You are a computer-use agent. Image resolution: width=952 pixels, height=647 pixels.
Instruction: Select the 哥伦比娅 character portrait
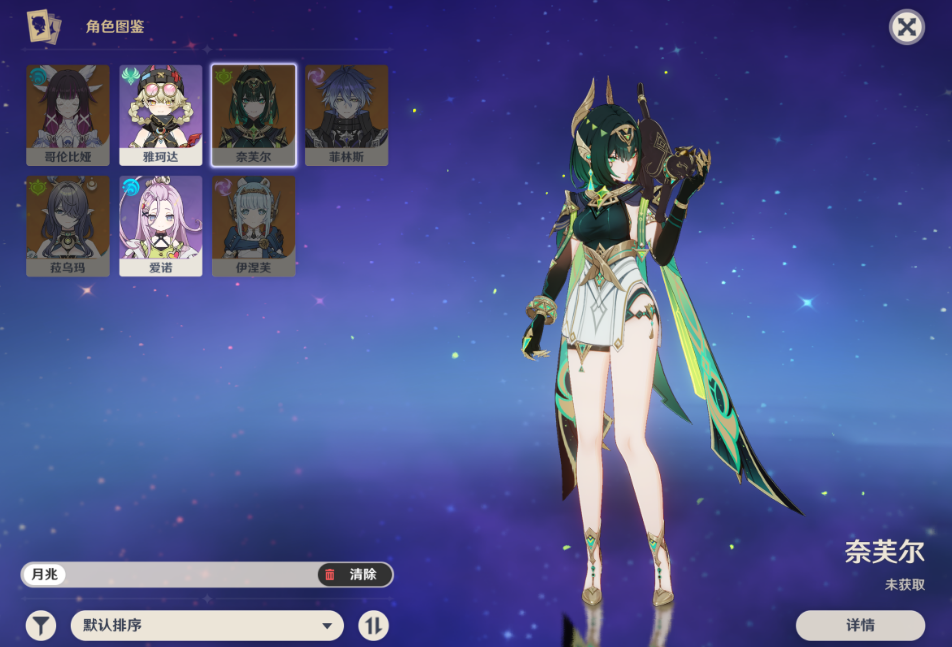click(x=68, y=115)
